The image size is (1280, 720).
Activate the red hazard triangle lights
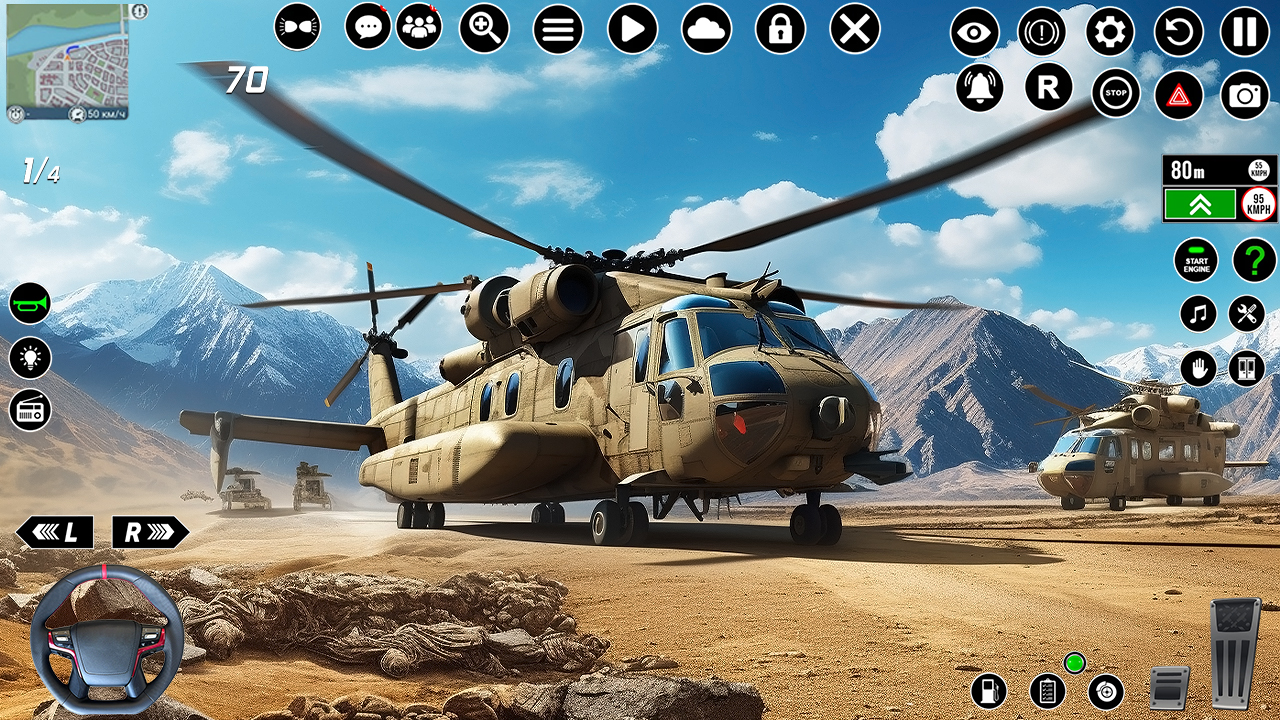coord(1179,95)
